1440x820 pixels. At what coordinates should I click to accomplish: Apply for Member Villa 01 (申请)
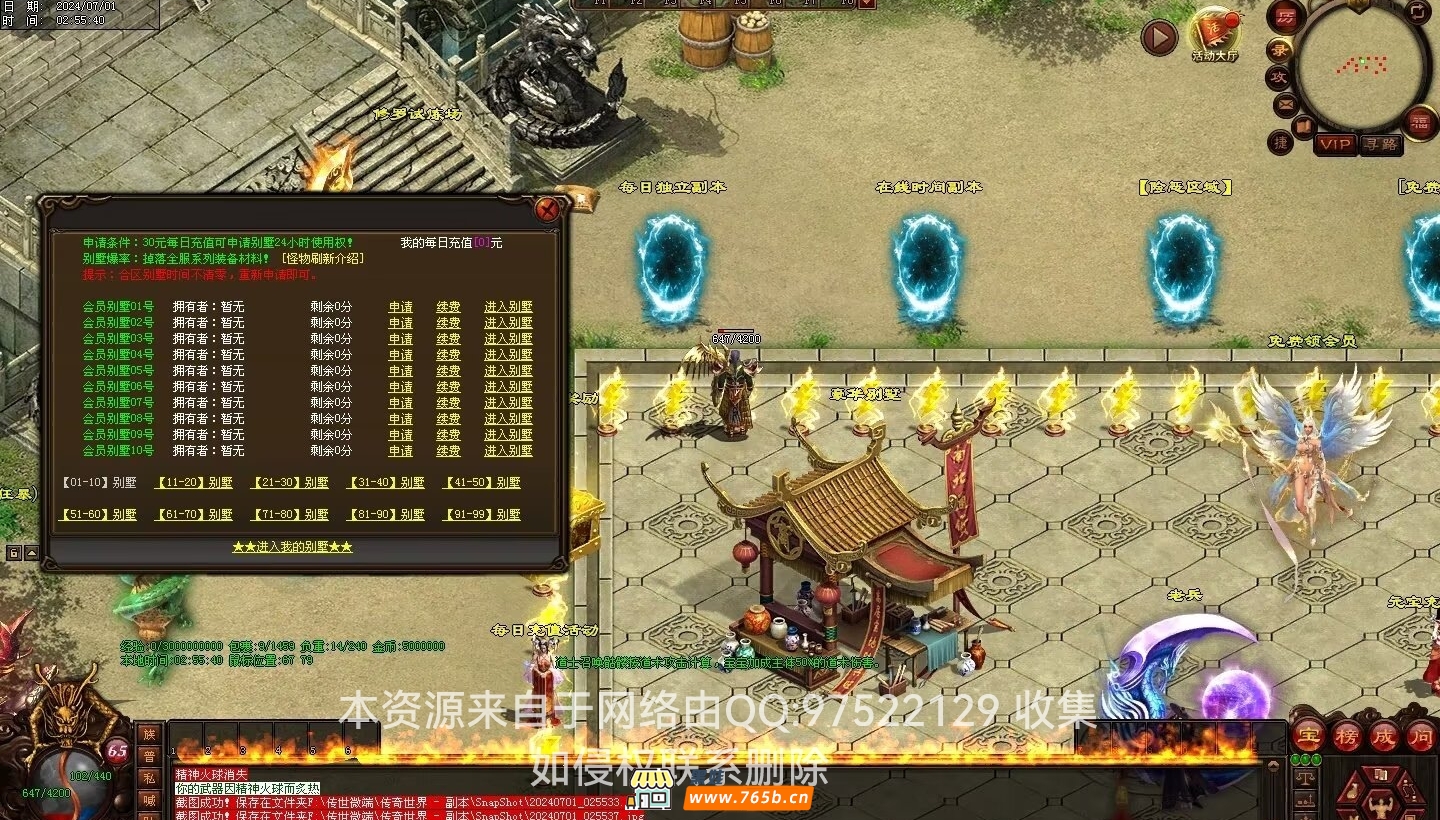pos(401,307)
